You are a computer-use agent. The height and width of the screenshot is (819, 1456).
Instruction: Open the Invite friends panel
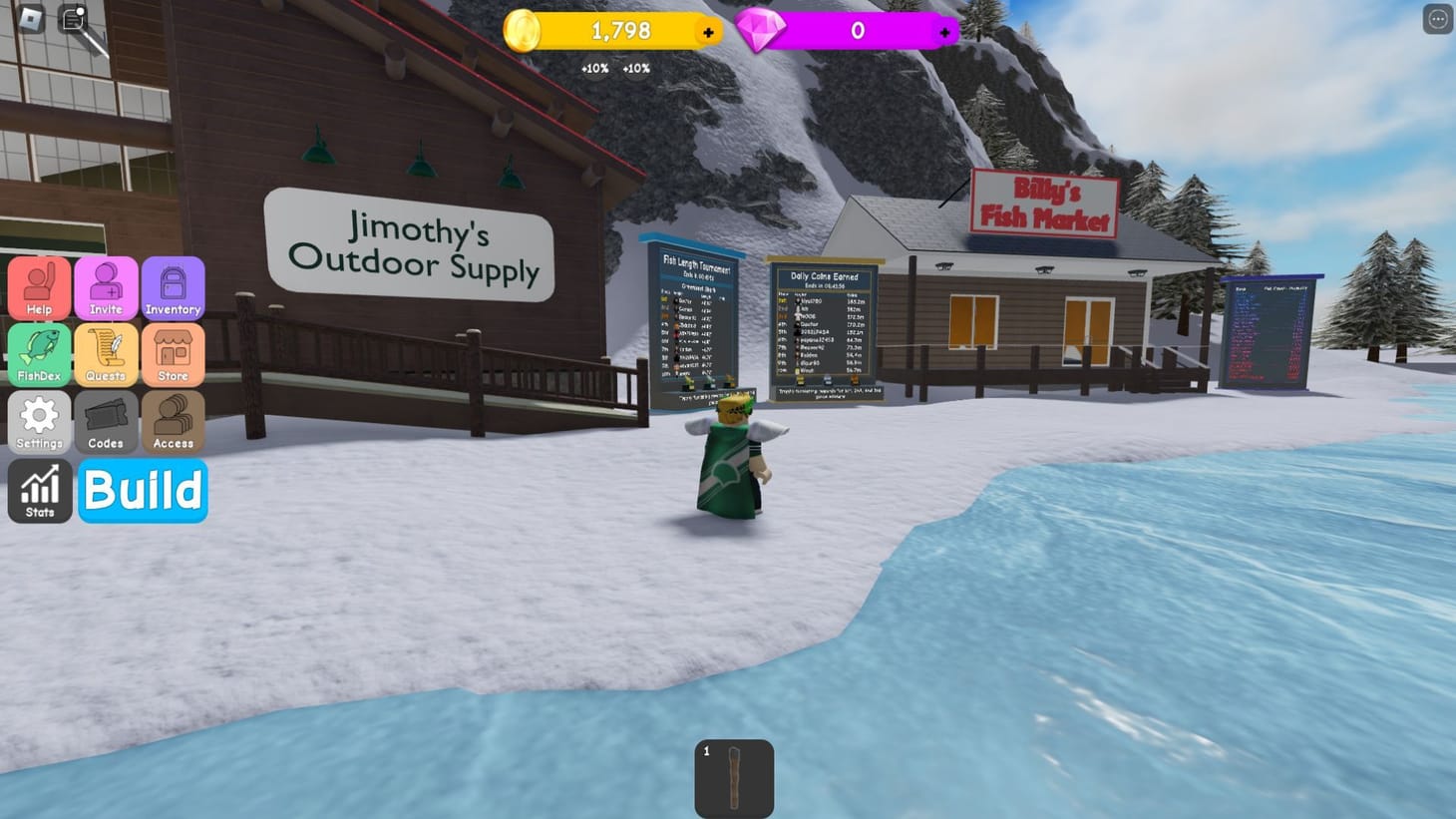(106, 287)
